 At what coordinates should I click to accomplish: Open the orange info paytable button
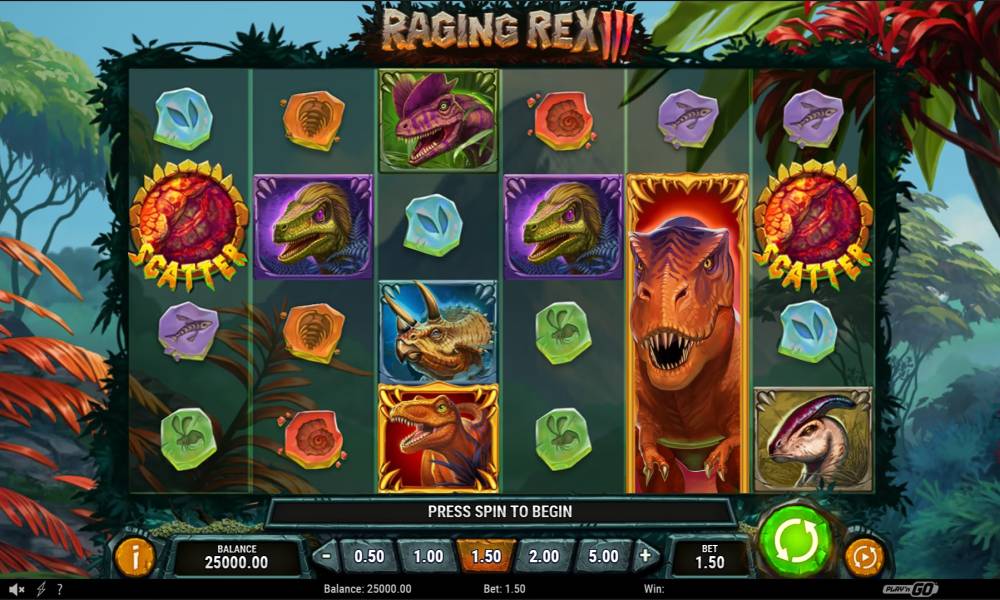pos(134,556)
